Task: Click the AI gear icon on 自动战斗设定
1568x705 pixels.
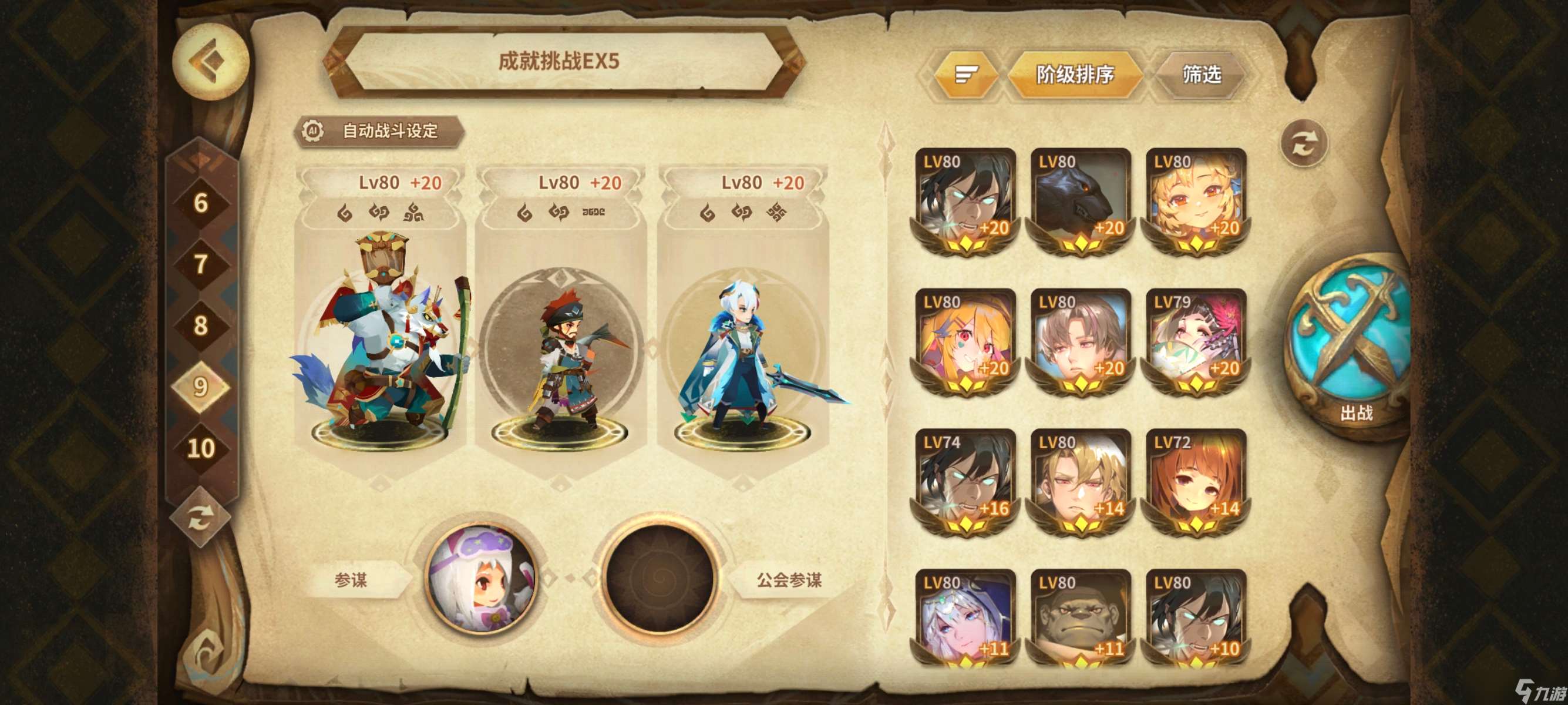Action: pos(314,130)
